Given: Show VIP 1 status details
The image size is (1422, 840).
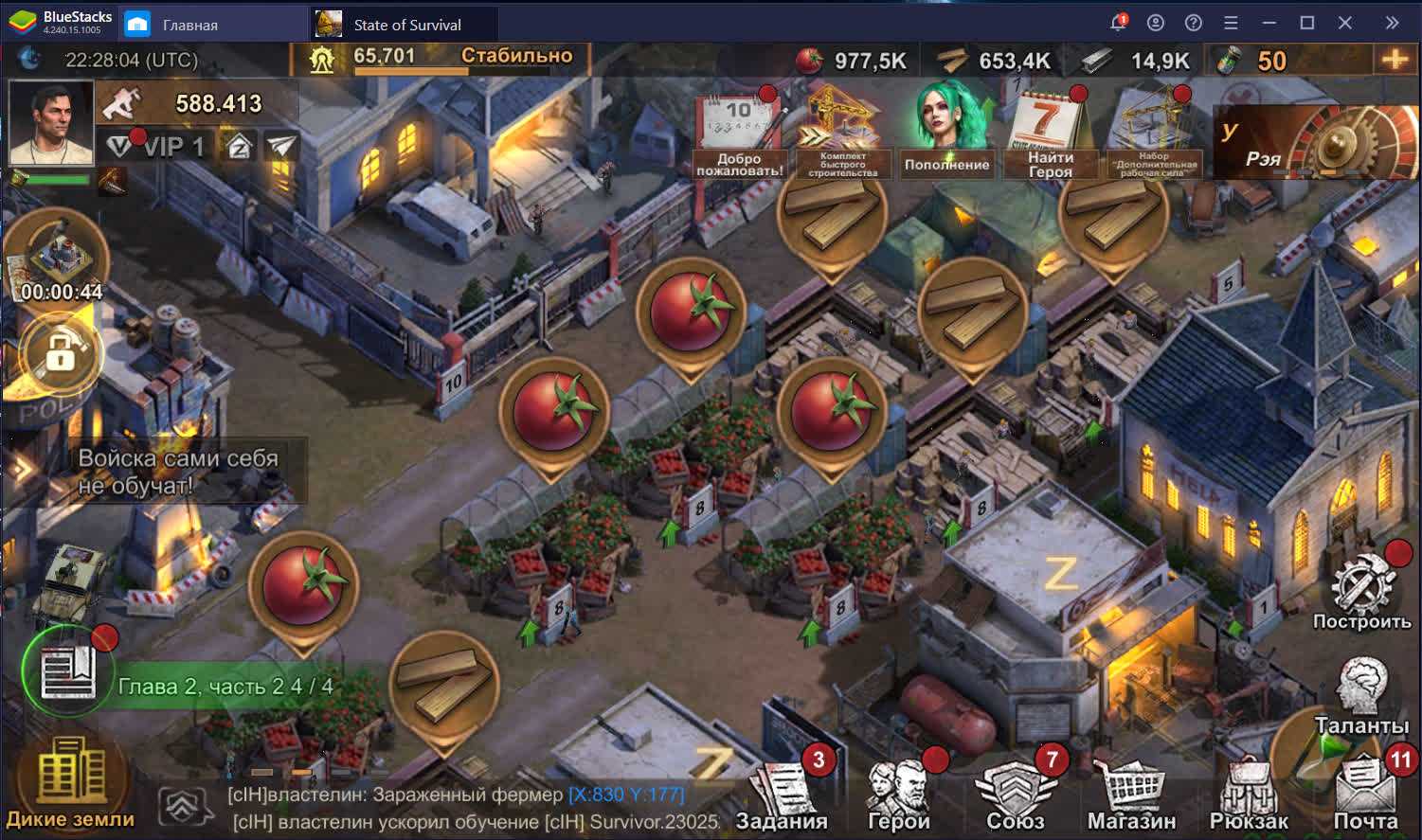Looking at the screenshot, I should (x=156, y=147).
